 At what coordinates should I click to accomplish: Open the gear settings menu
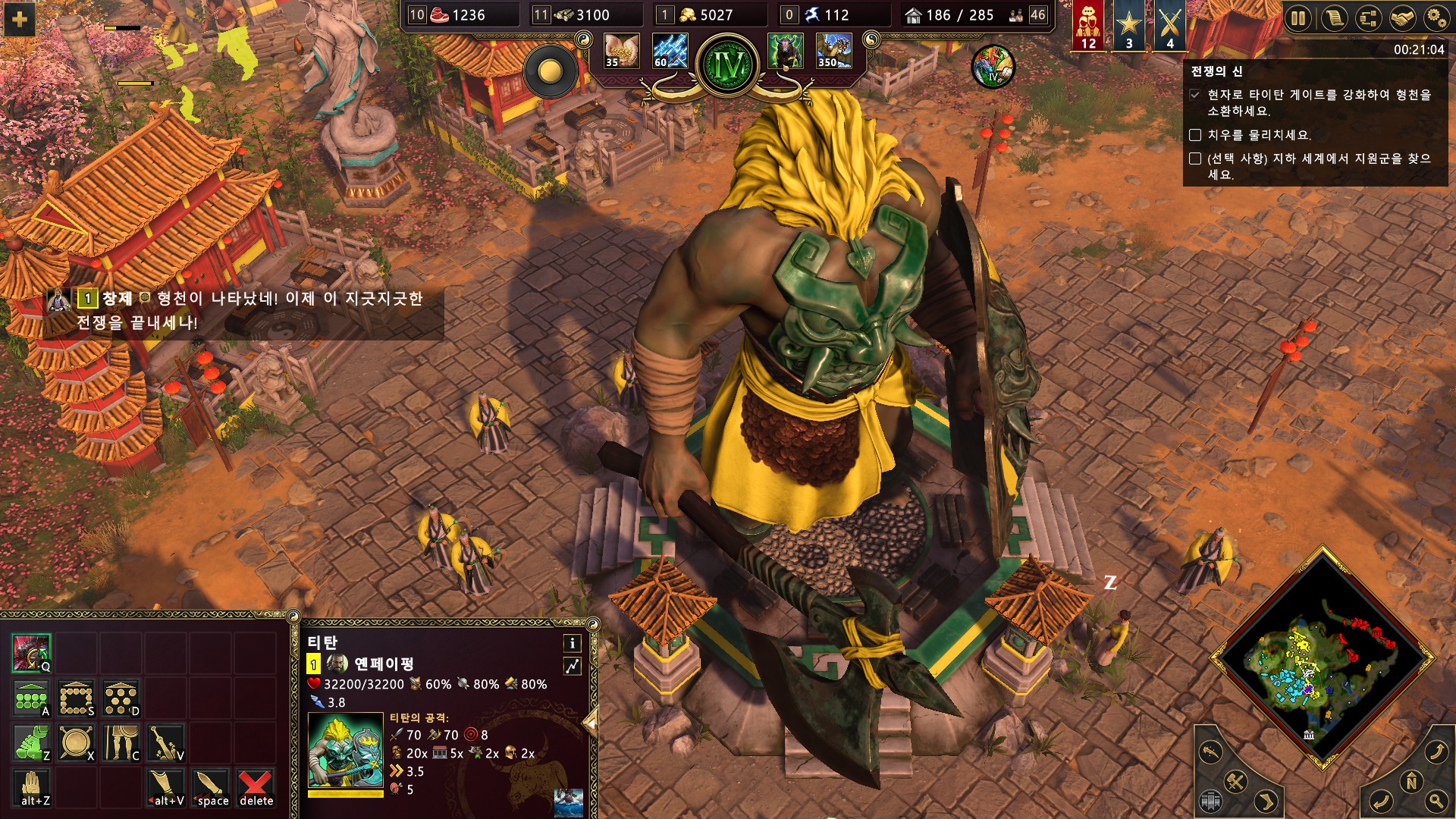pos(1436,18)
